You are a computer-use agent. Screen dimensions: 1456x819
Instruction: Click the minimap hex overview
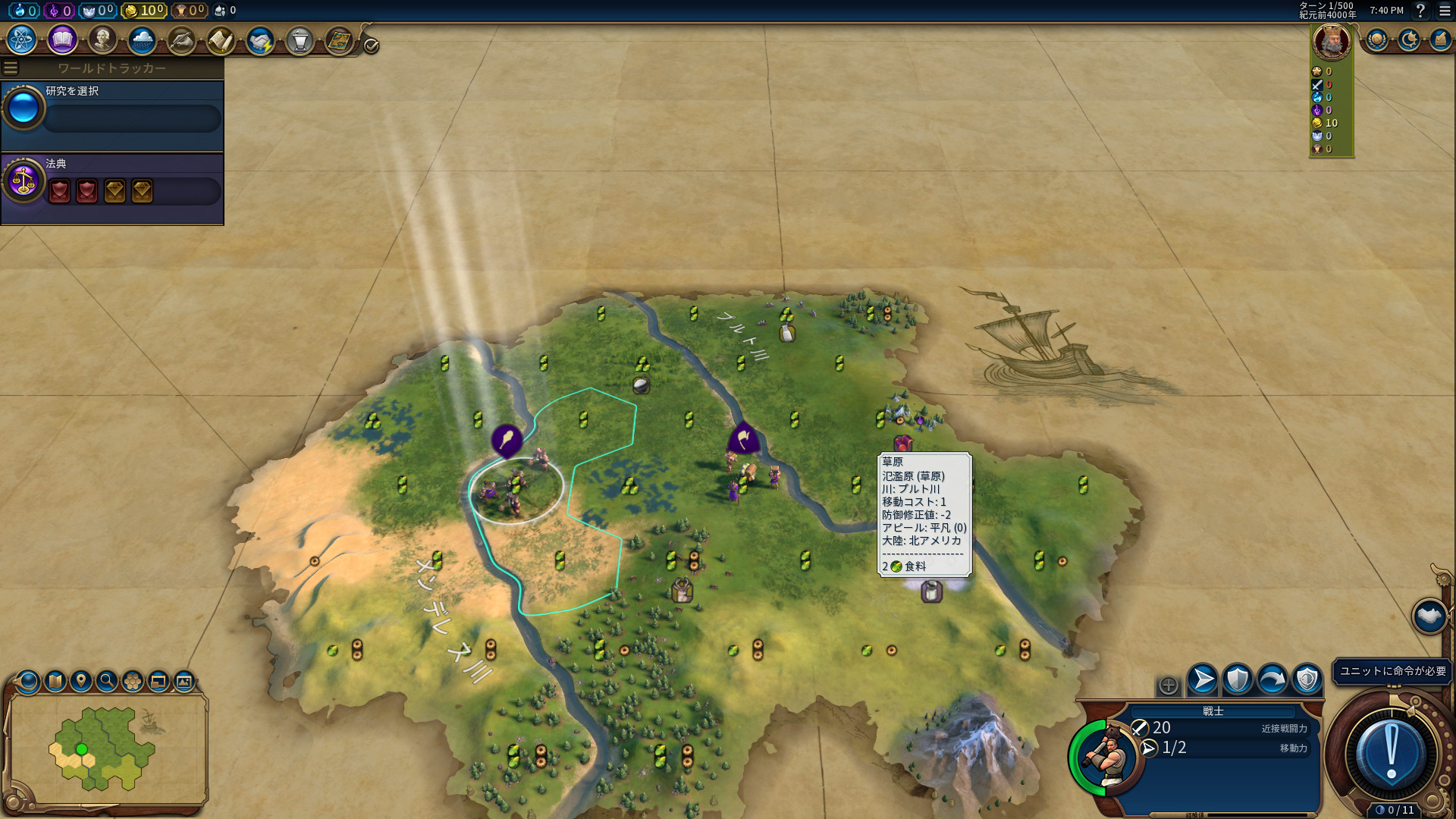pos(106,748)
